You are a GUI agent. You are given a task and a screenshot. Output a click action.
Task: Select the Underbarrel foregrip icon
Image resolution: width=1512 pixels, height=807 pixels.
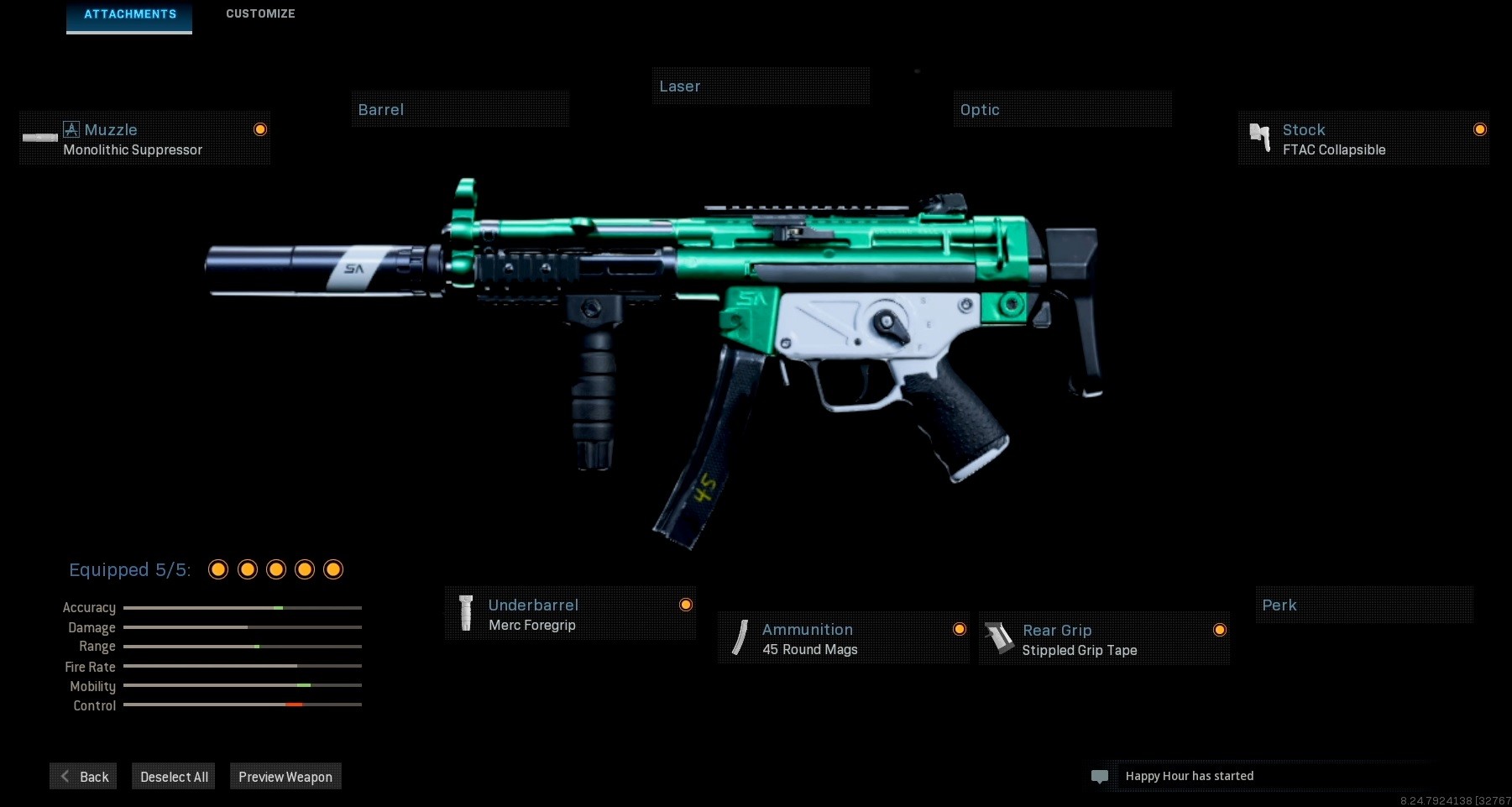(x=466, y=612)
